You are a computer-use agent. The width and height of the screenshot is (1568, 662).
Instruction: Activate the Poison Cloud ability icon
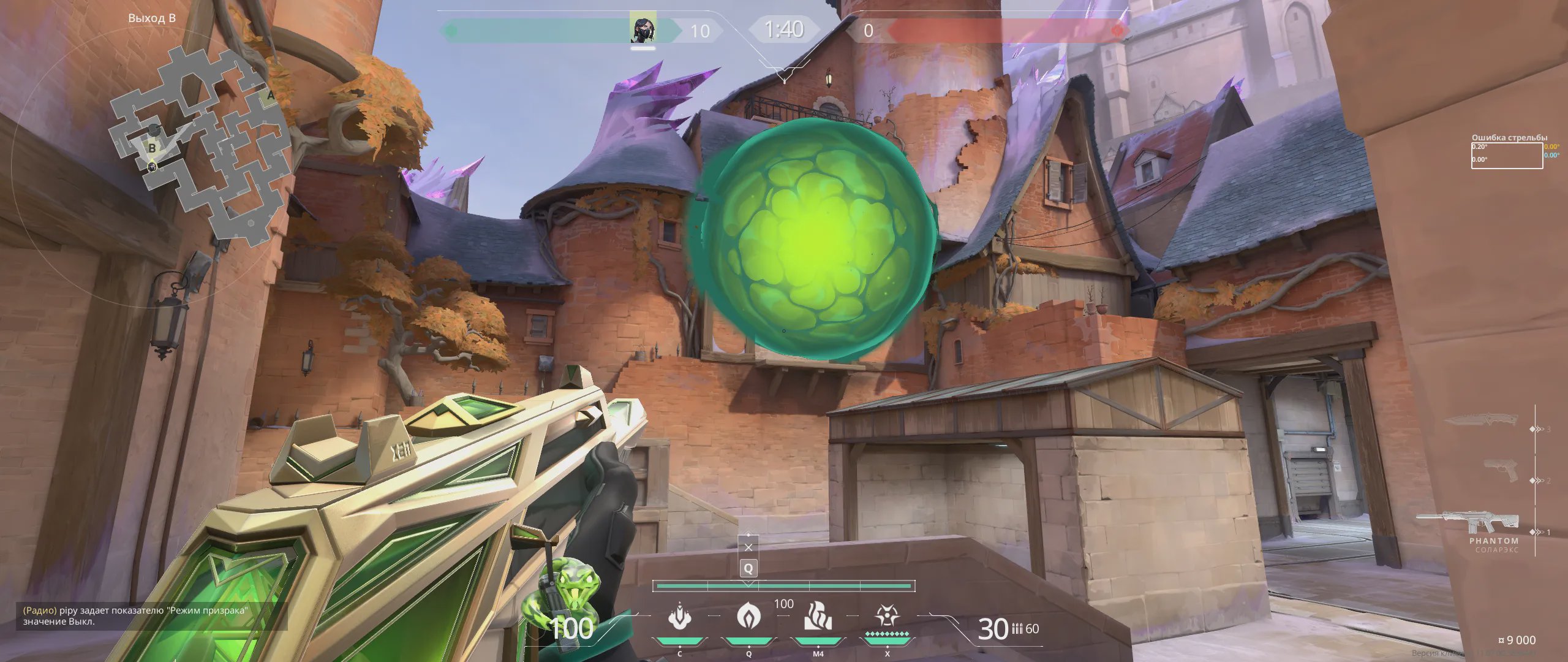coord(748,617)
